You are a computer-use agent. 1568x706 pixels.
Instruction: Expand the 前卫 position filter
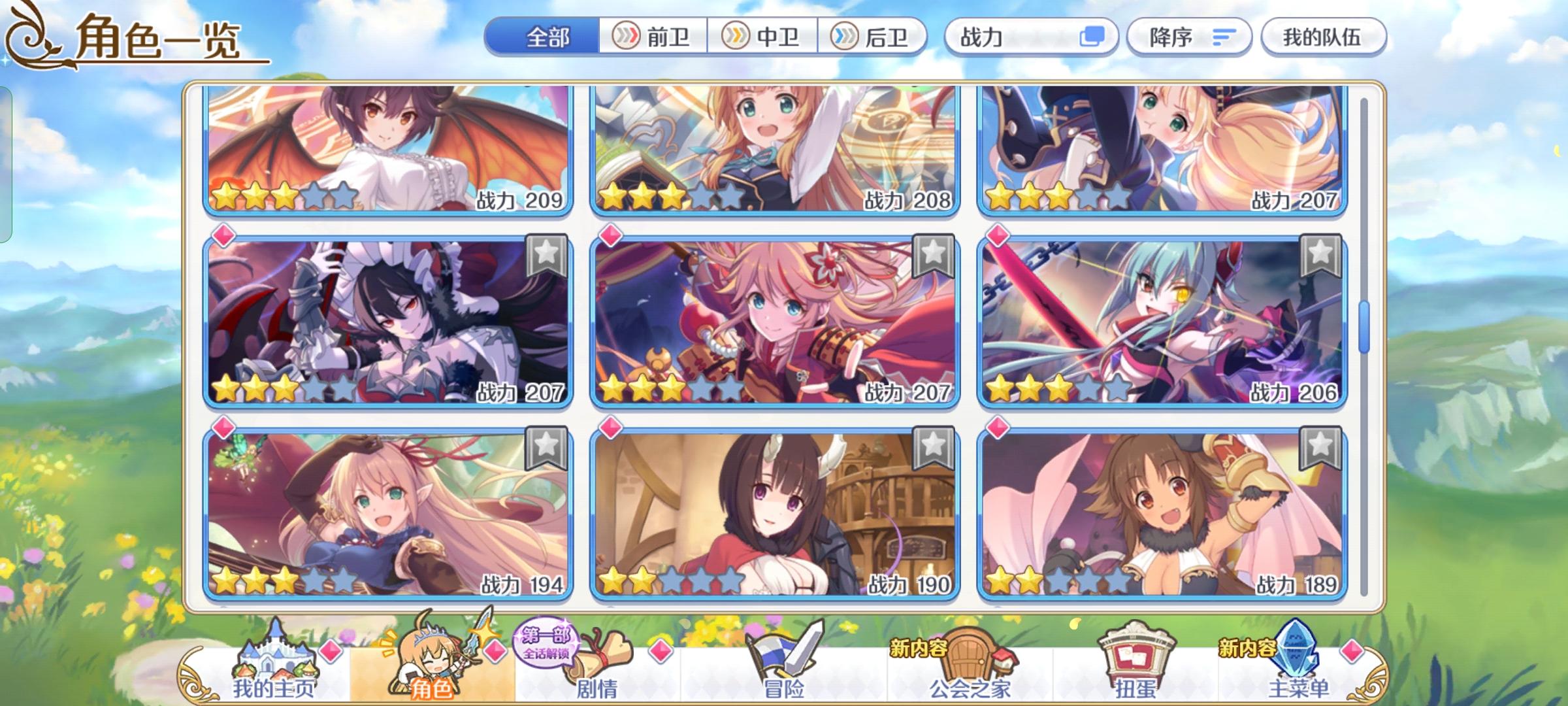(653, 37)
